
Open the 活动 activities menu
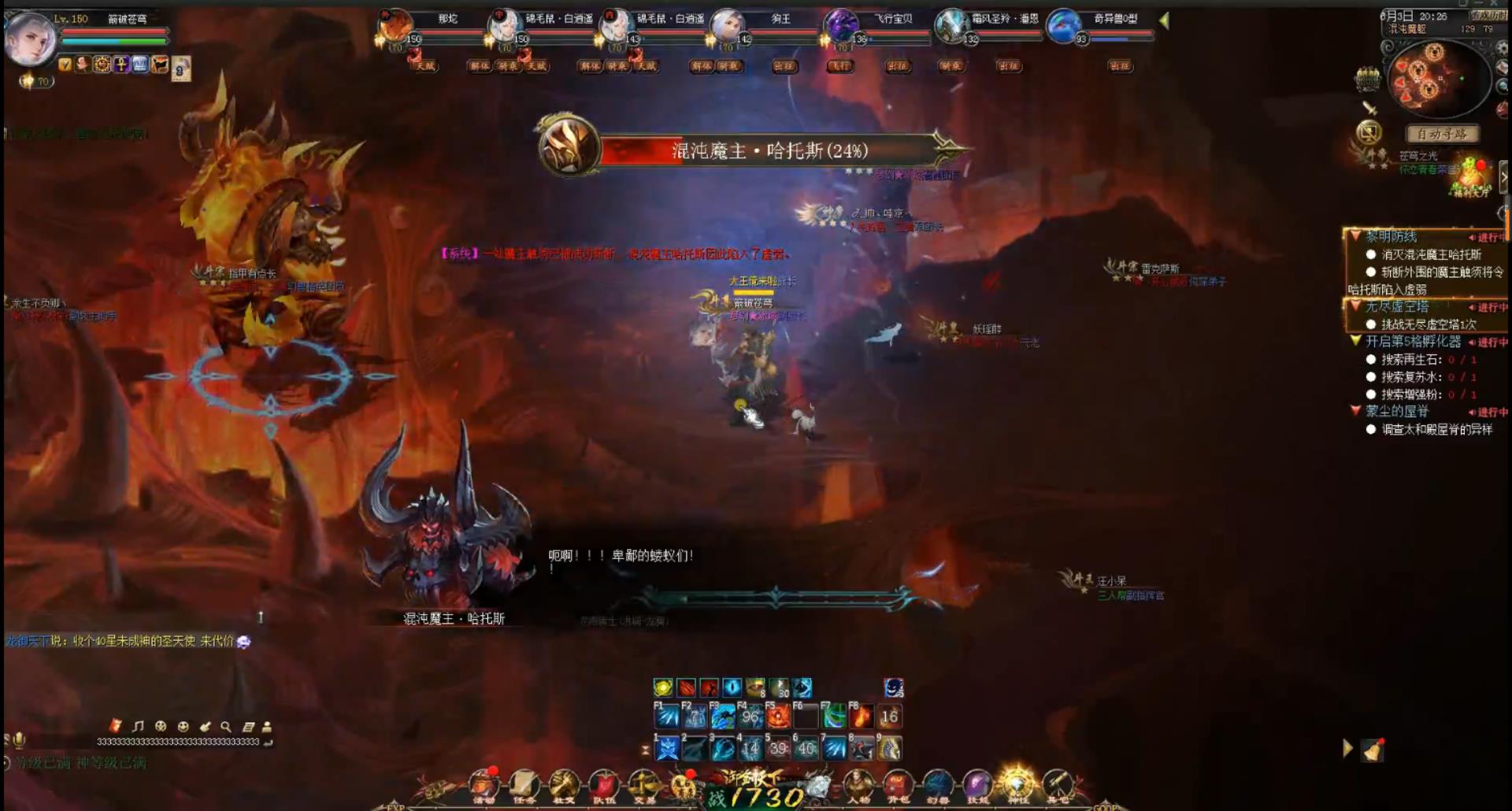(484, 785)
